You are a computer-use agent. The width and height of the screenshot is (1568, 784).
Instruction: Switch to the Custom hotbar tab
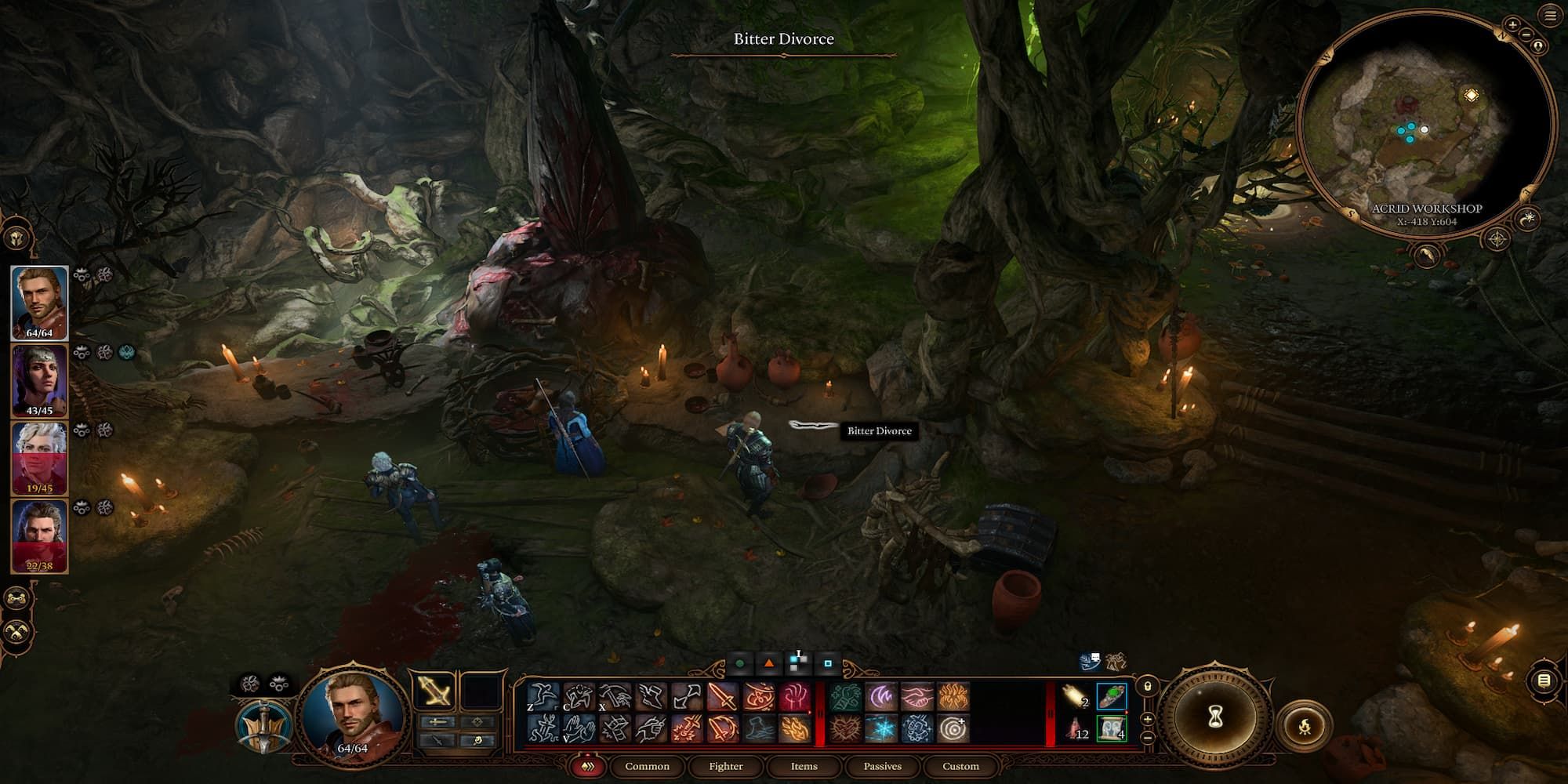(x=960, y=766)
